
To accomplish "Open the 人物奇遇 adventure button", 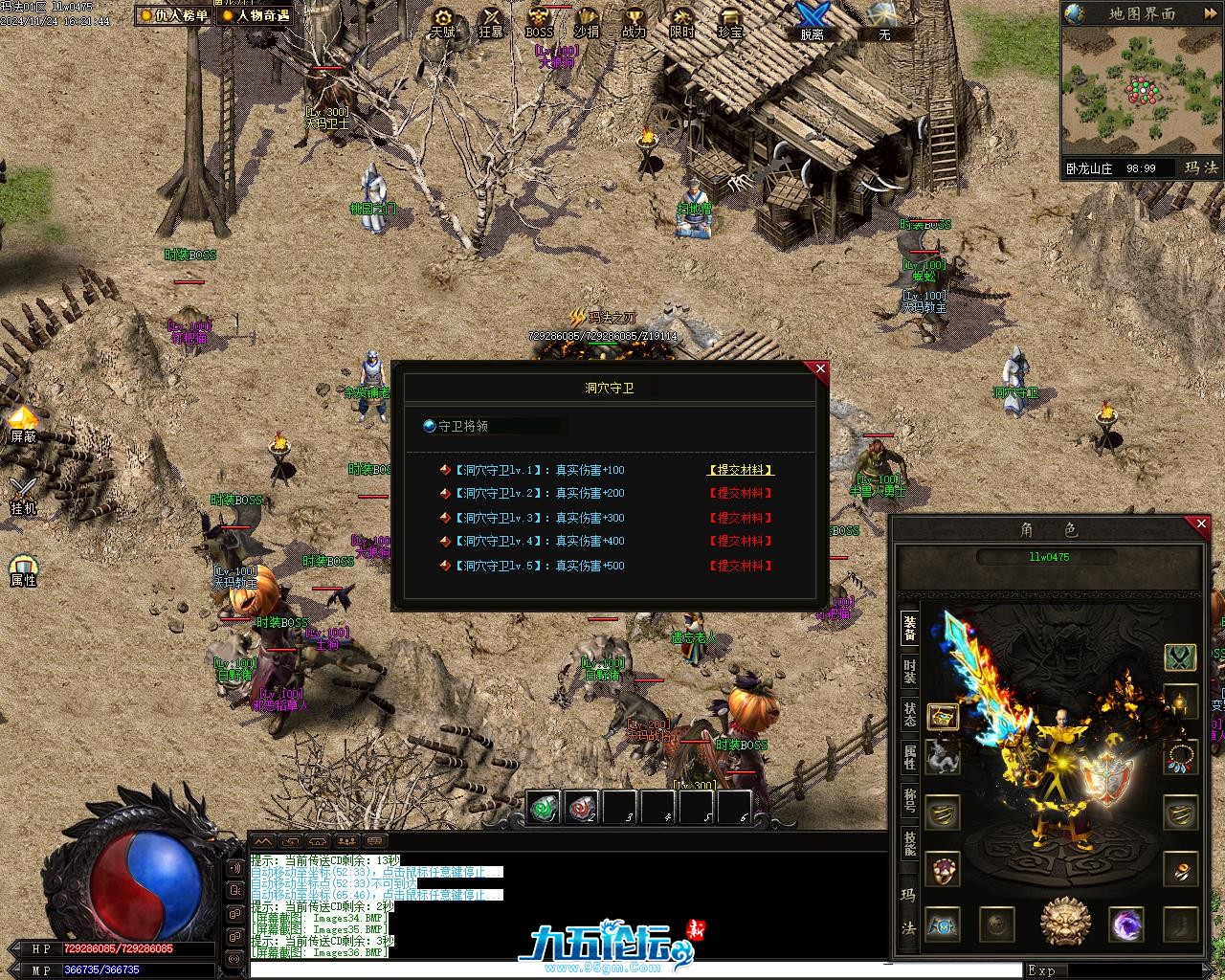I will (x=256, y=15).
